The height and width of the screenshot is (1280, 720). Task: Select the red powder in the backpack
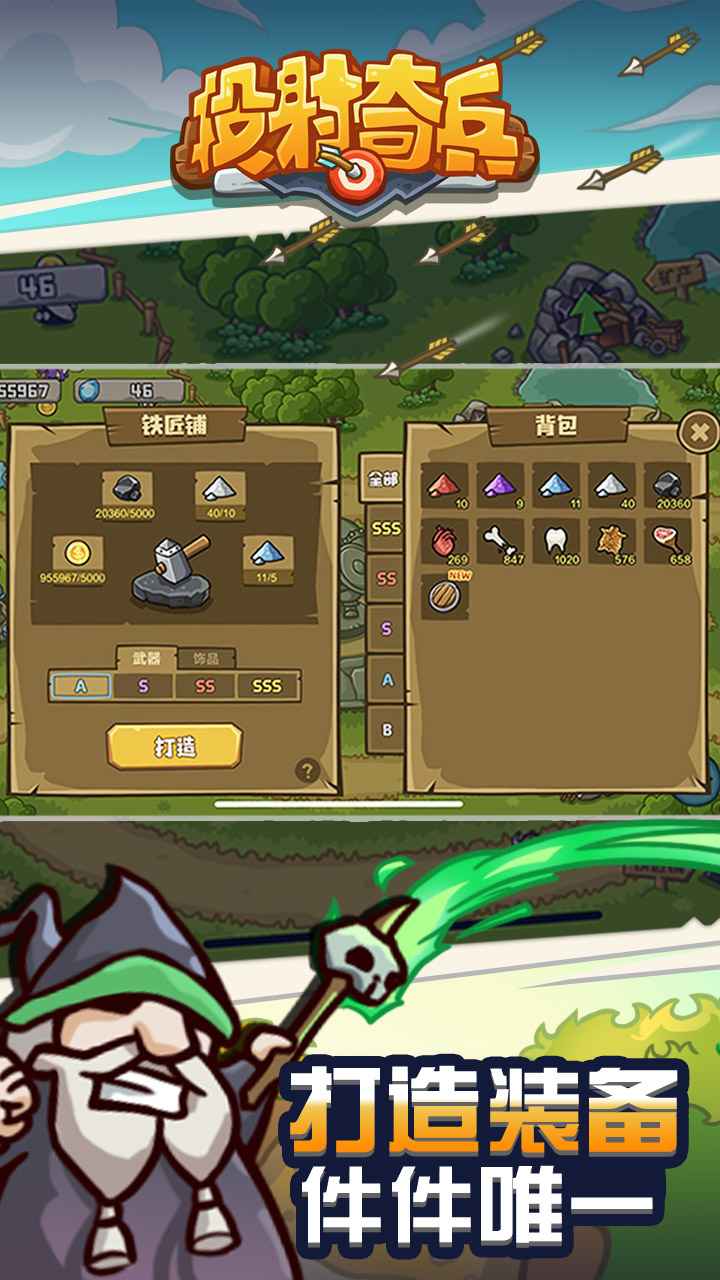pyautogui.click(x=444, y=487)
